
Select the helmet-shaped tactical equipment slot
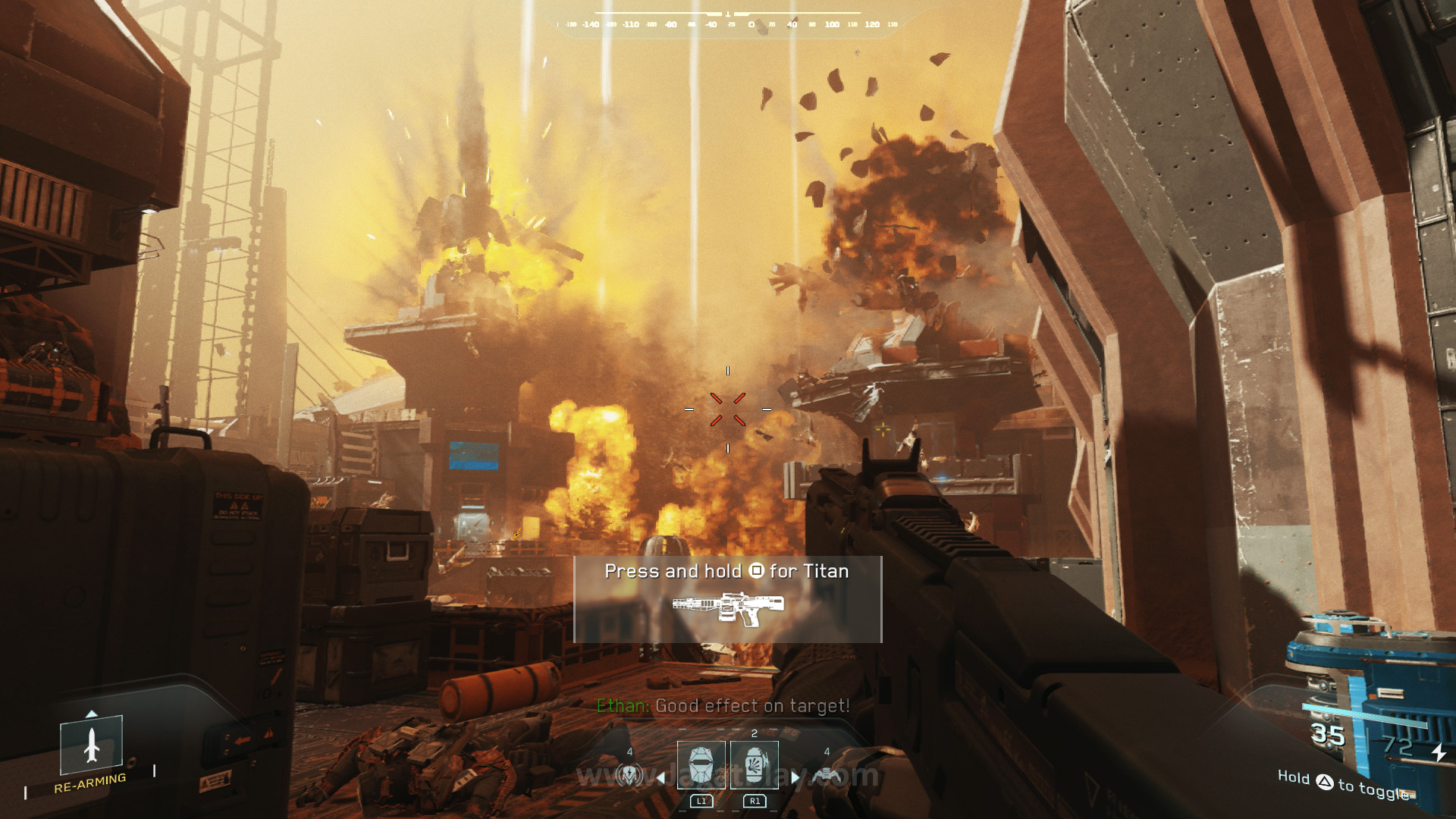tap(701, 764)
